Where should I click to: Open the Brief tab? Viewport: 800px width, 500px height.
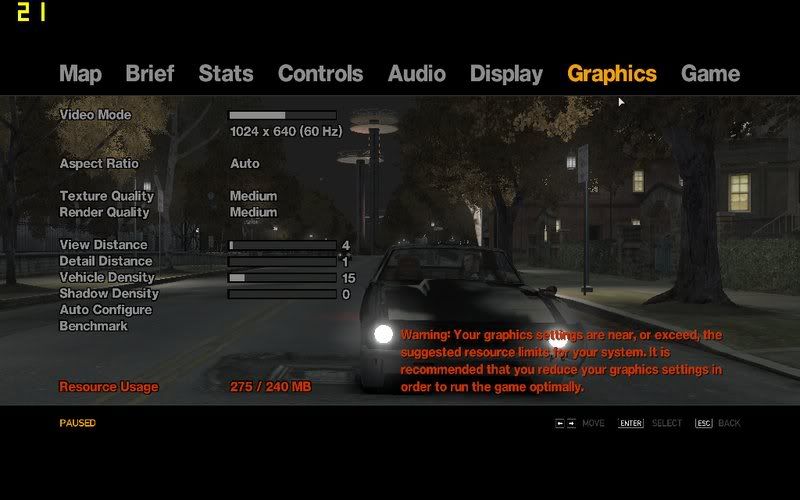coord(150,74)
